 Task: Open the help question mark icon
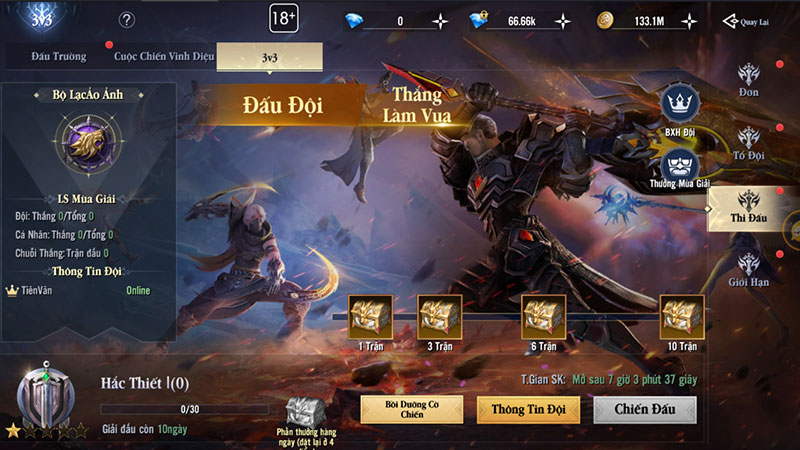coord(127,20)
